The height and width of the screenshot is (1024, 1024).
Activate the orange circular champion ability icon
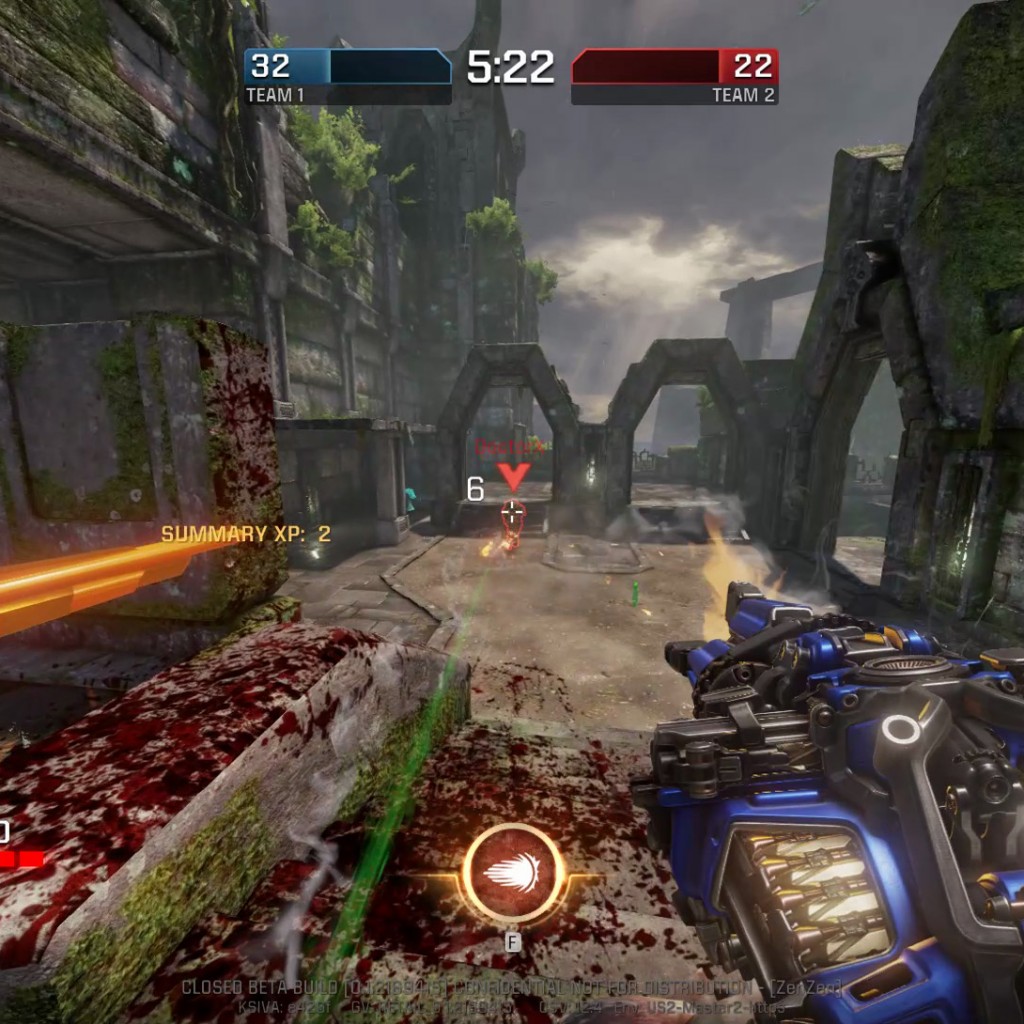point(513,873)
